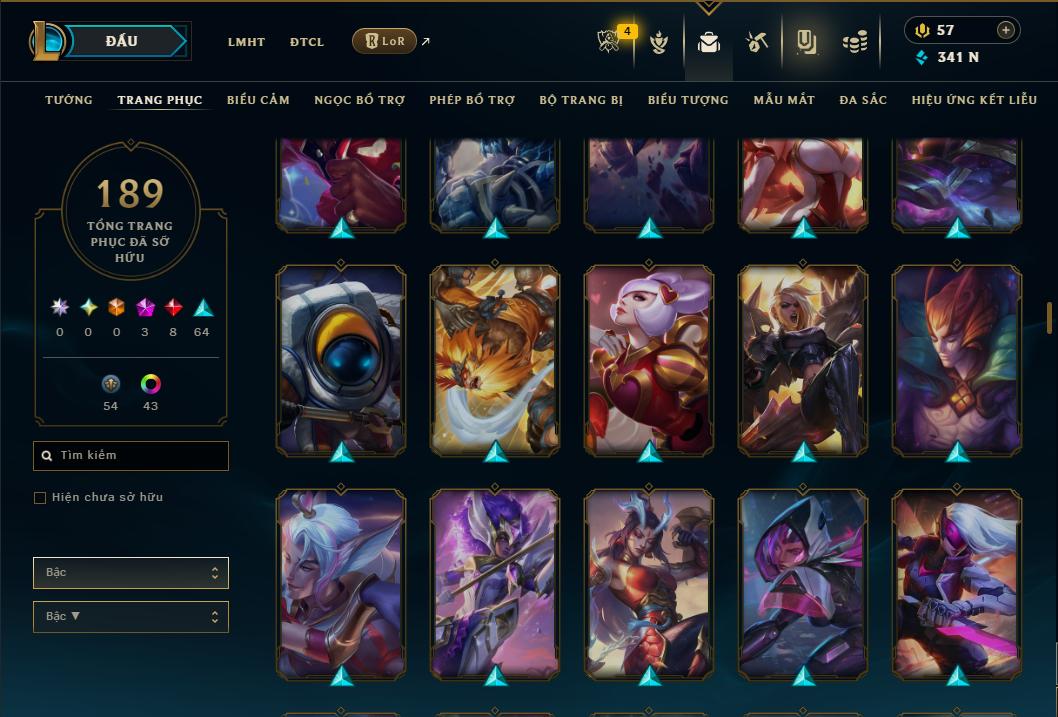The width and height of the screenshot is (1058, 717).
Task: Select the astronaut skin with yellow visor
Action: (x=341, y=358)
